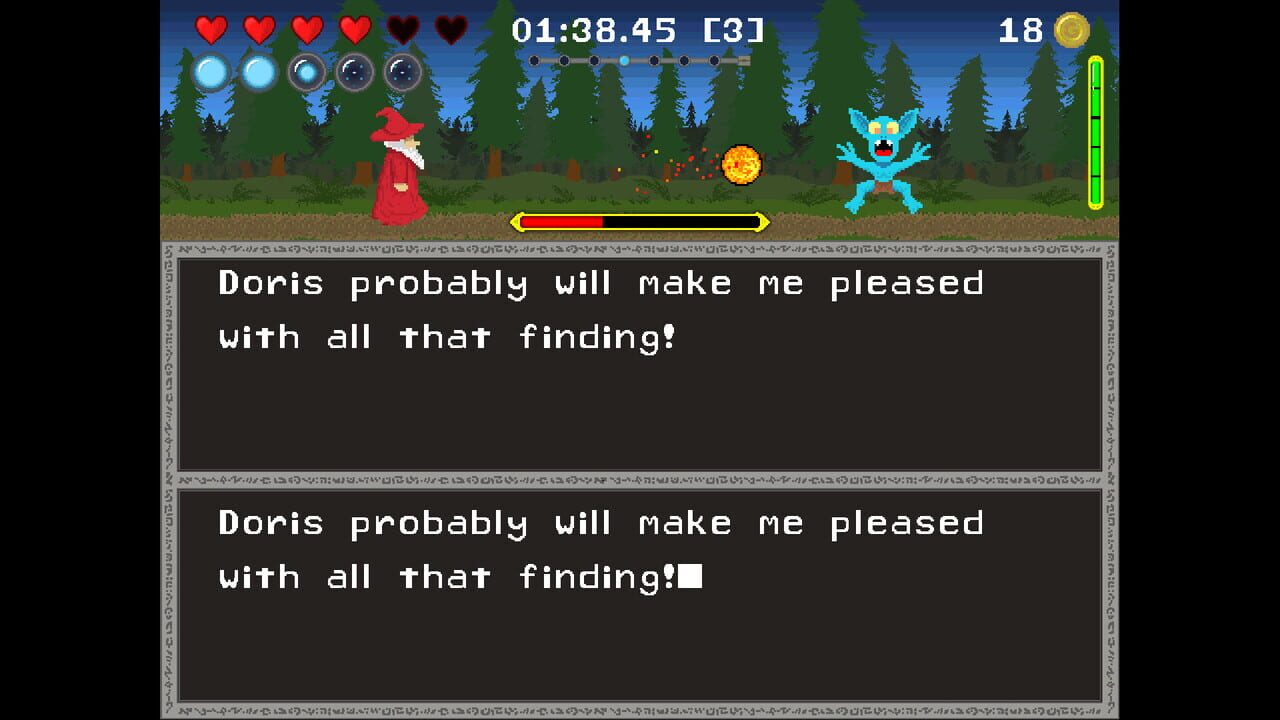The height and width of the screenshot is (720, 1280).
Task: Click the blue goblin enemy sprite
Action: 882,160
